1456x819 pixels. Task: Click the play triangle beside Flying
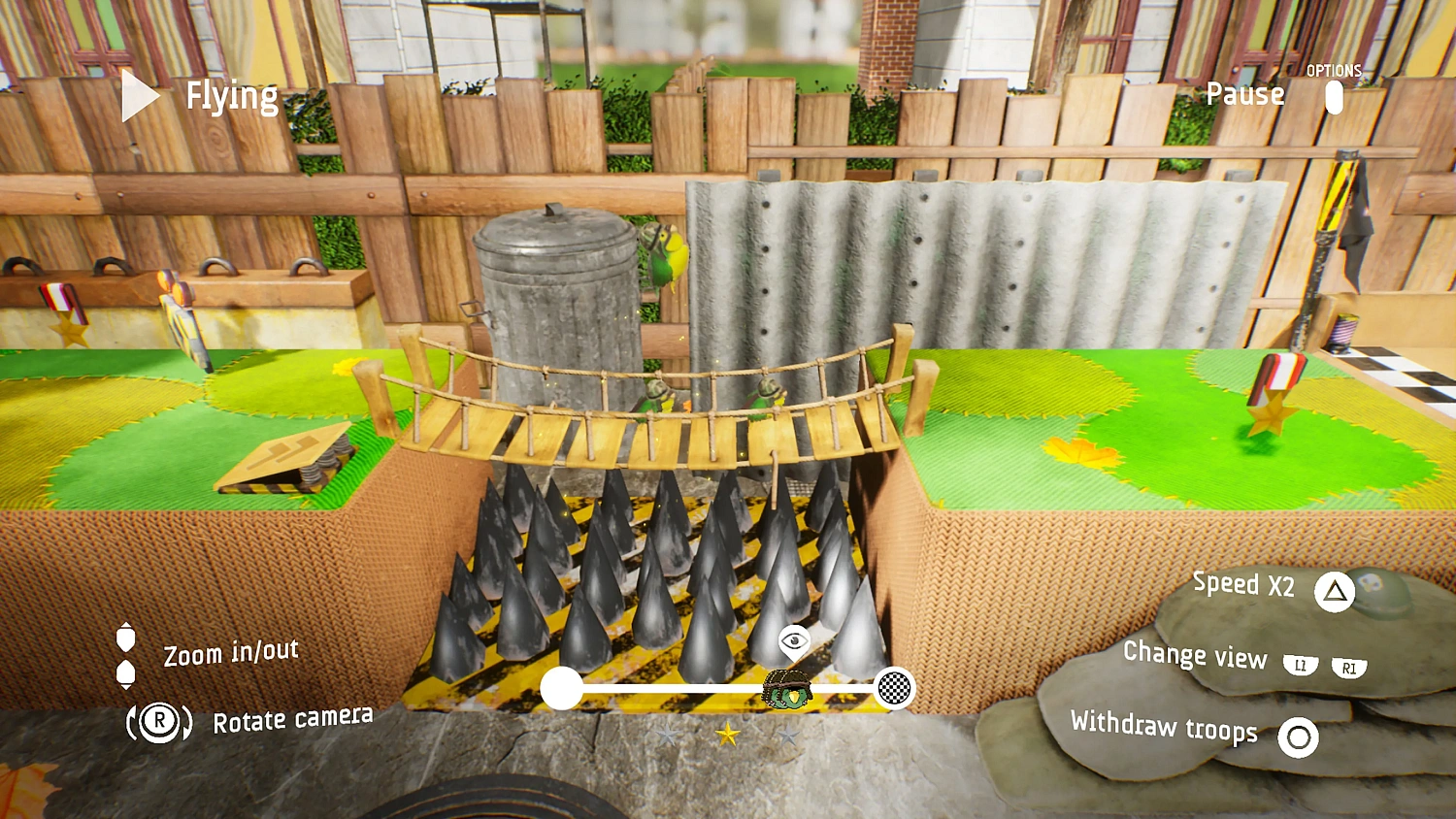[140, 96]
